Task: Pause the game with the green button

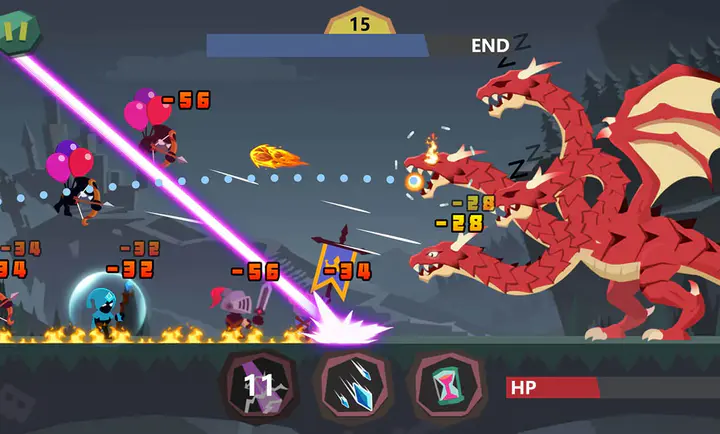Action: (x=16, y=29)
